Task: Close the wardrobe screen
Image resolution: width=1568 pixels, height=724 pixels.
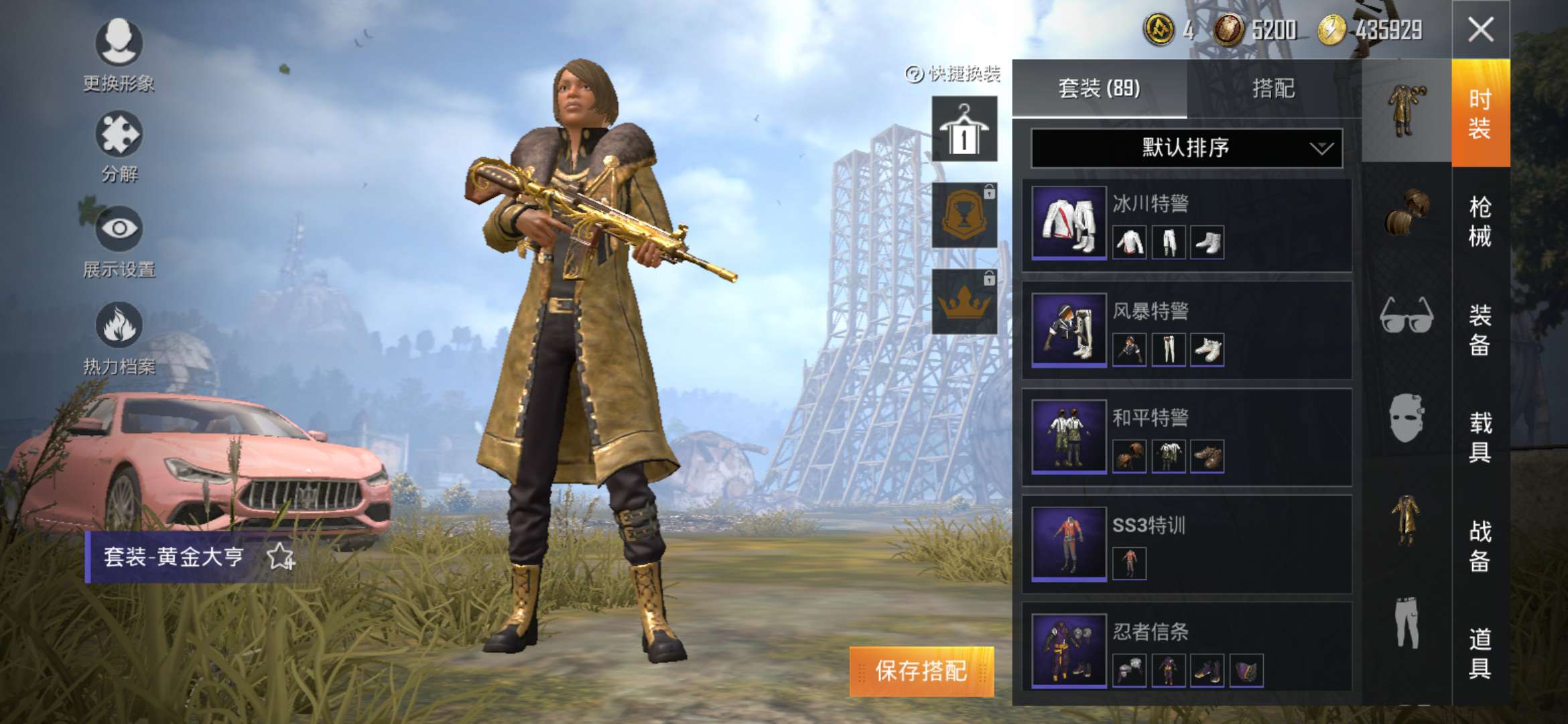Action: pyautogui.click(x=1480, y=29)
